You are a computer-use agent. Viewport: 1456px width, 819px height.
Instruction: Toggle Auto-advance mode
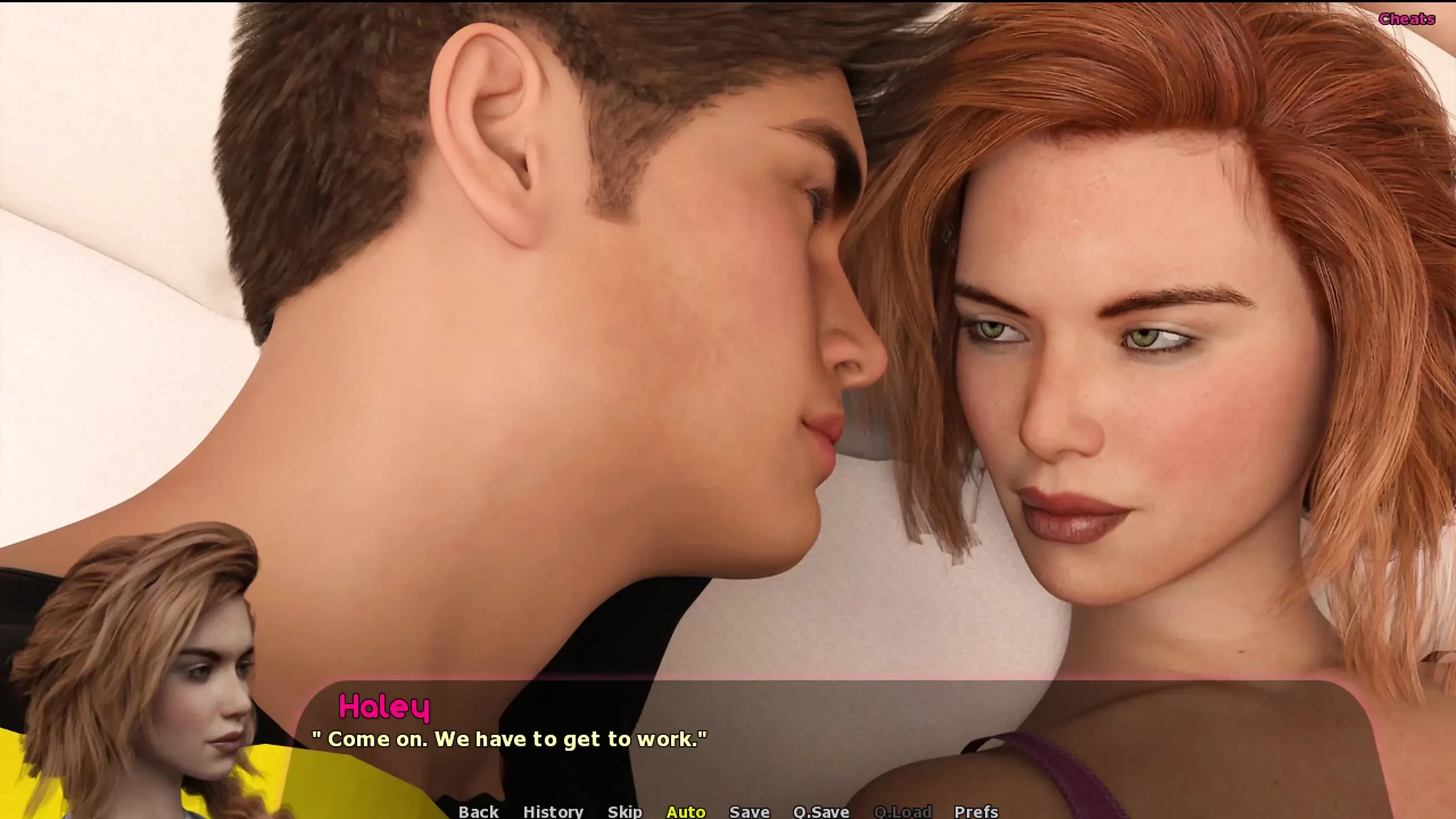click(686, 811)
